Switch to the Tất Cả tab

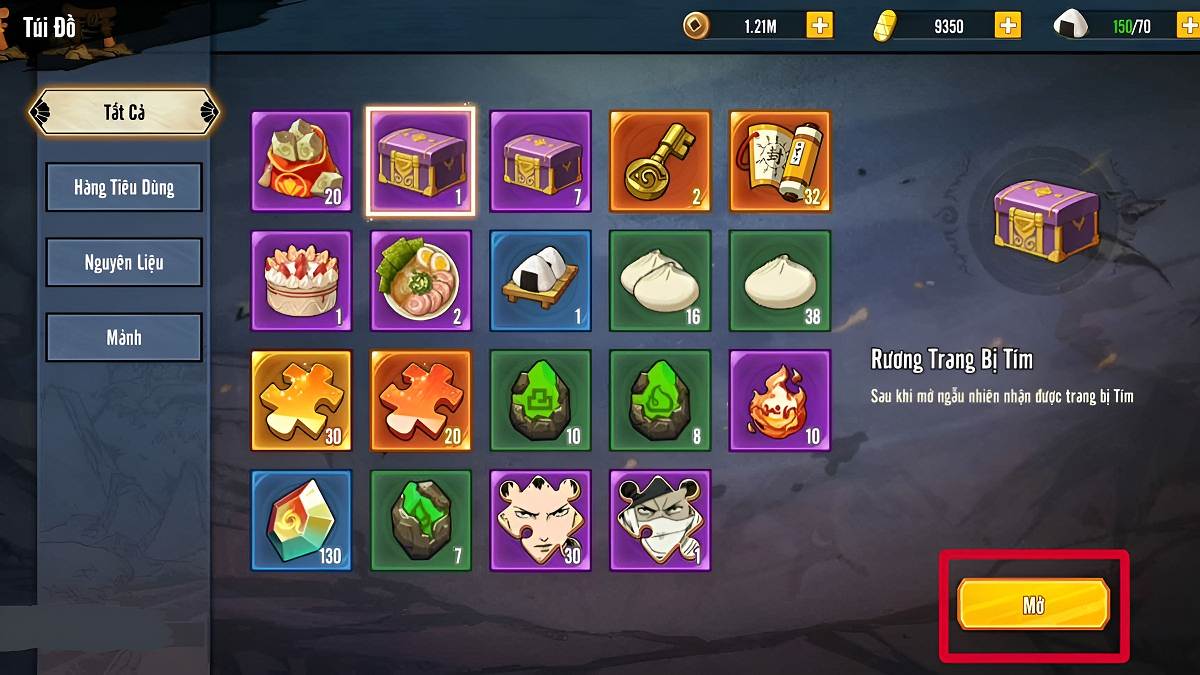[124, 112]
